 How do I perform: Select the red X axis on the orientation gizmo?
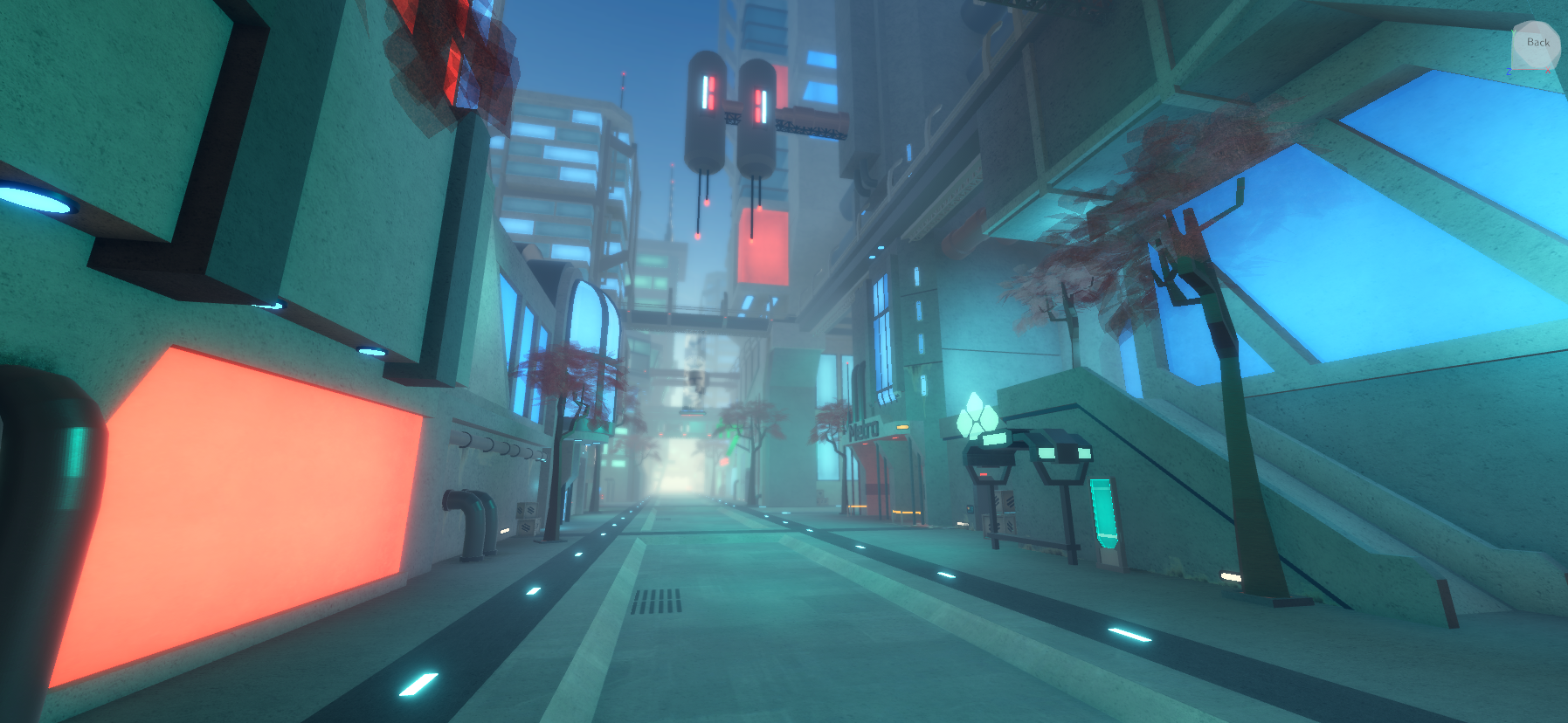1548,70
